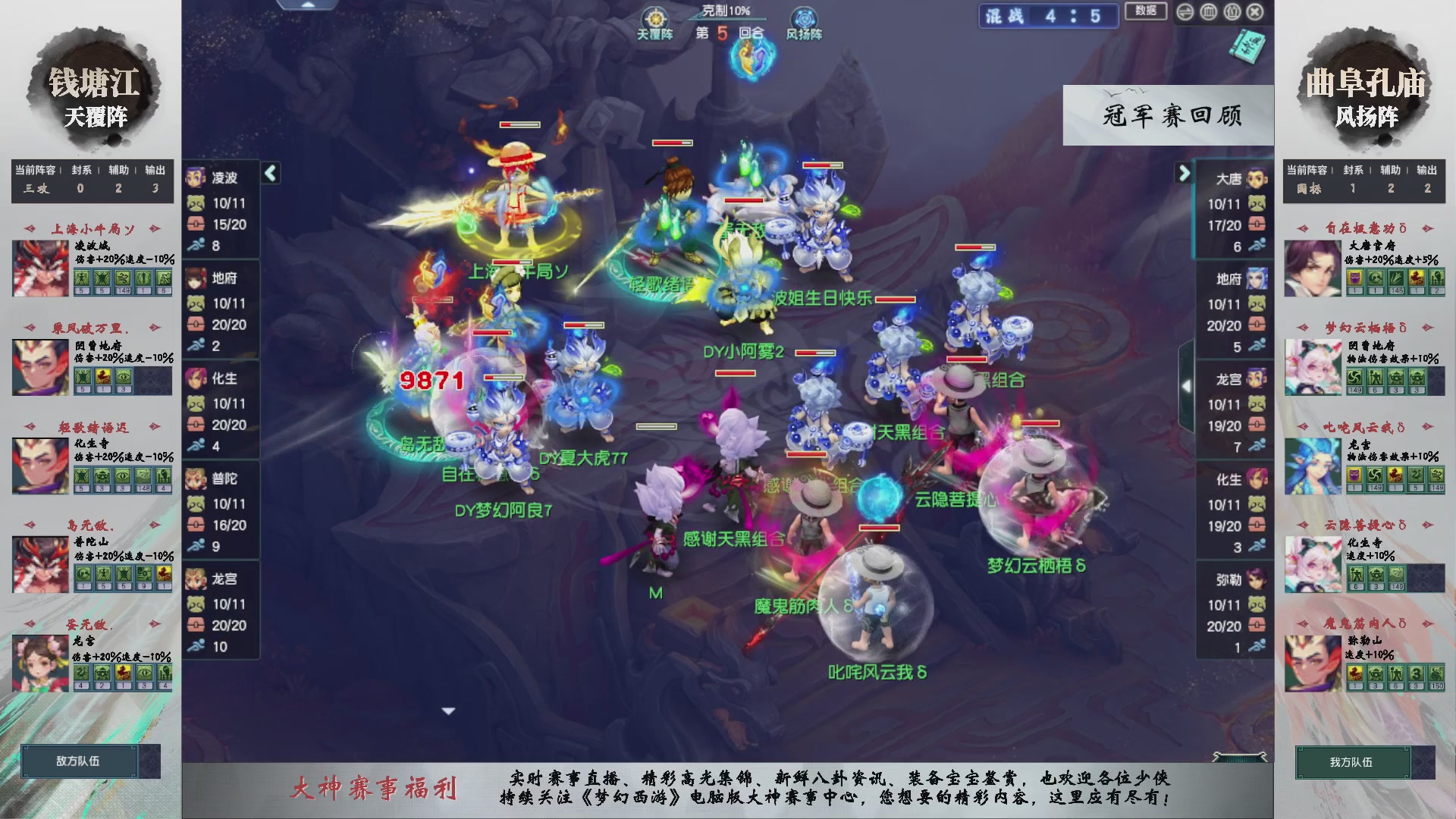1456x819 pixels.
Task: Click the small chevron on right screen edge
Action: pos(1186,385)
